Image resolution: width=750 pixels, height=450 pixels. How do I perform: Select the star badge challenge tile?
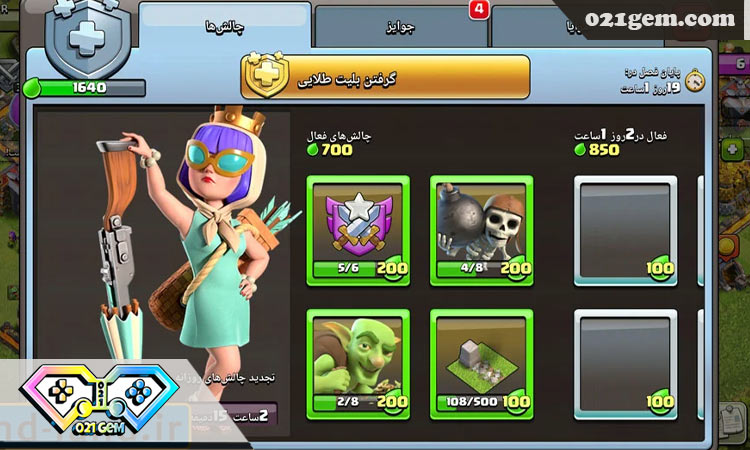point(357,228)
